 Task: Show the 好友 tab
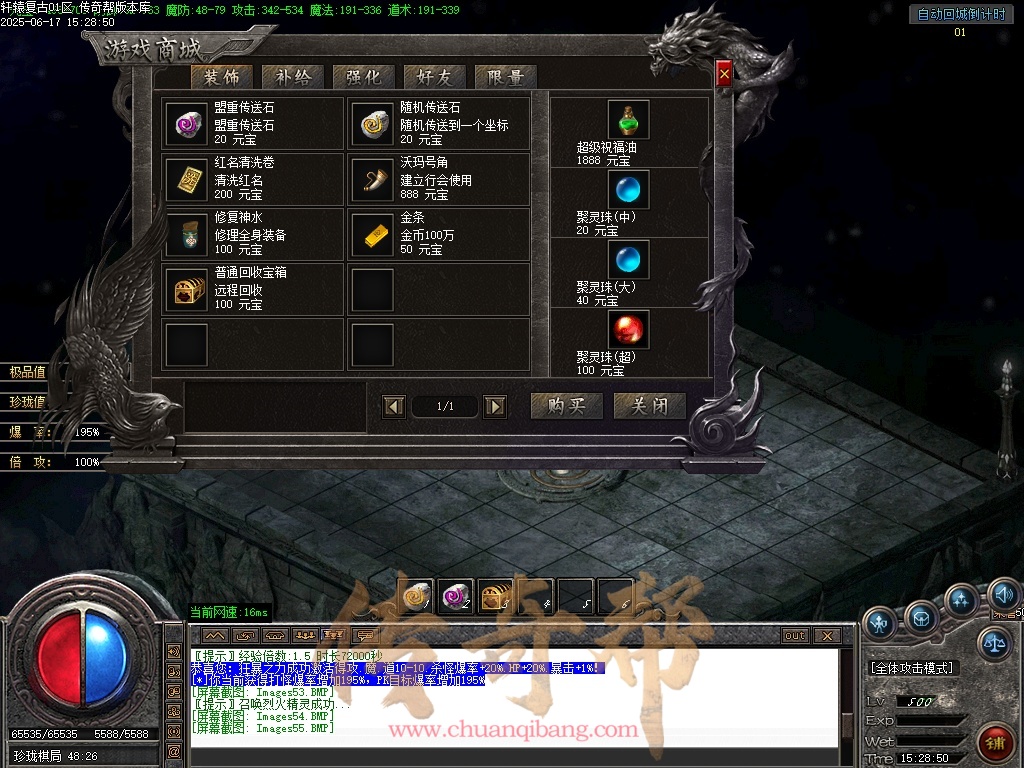click(434, 77)
